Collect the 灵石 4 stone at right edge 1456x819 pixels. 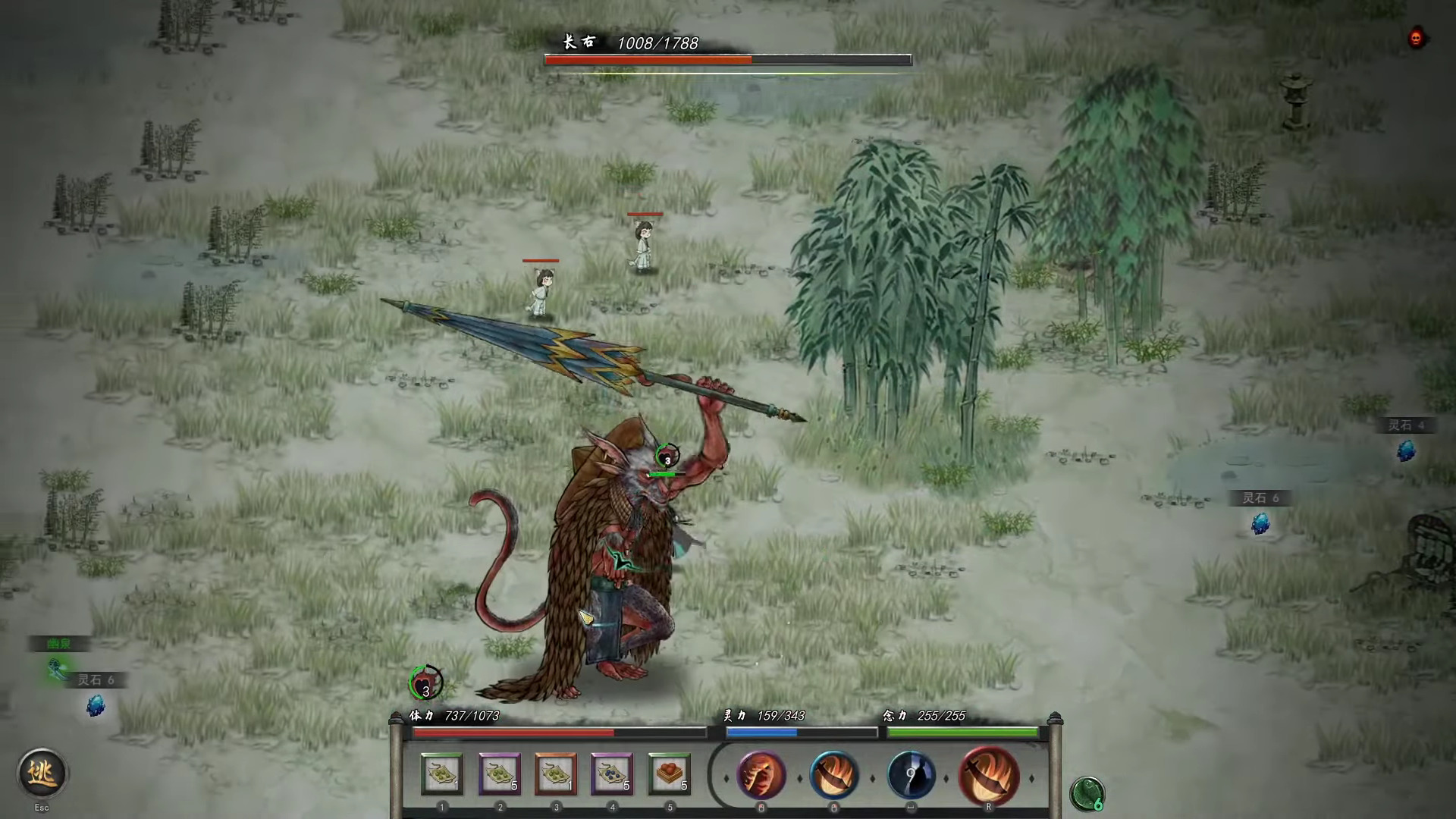coord(1405,451)
